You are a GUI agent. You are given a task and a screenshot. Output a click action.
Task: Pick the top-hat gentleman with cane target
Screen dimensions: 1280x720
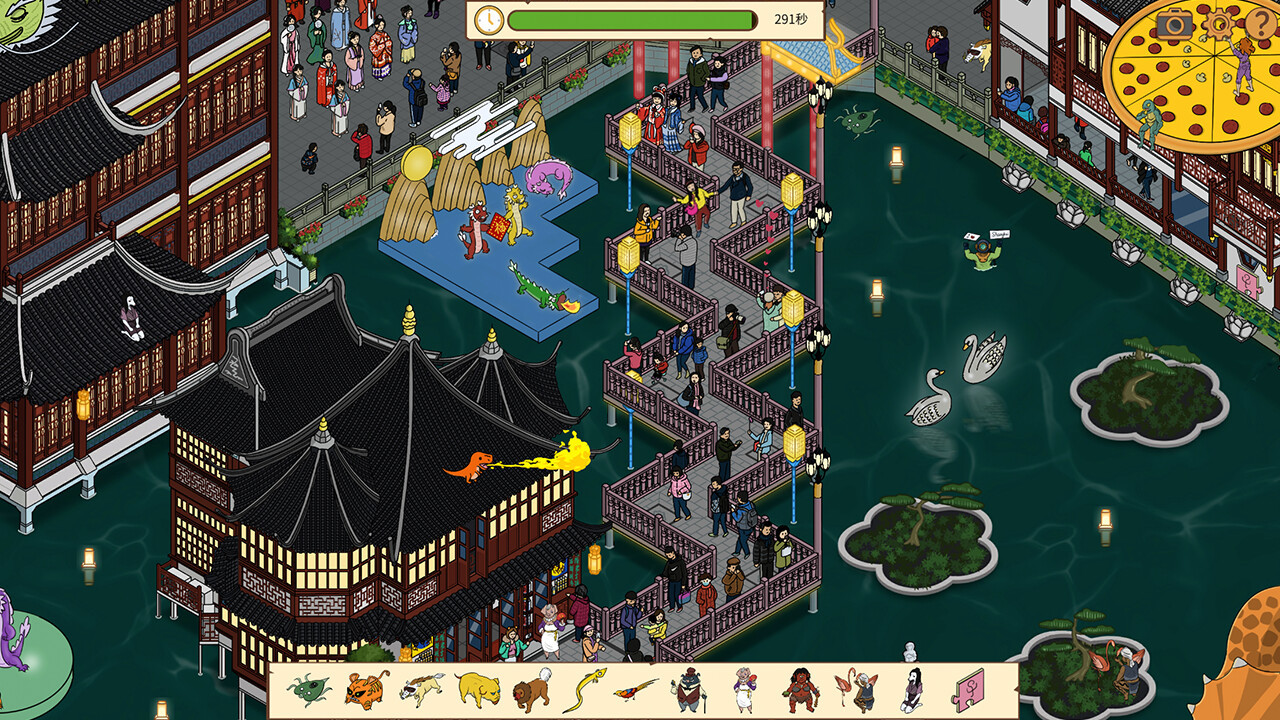(x=689, y=690)
